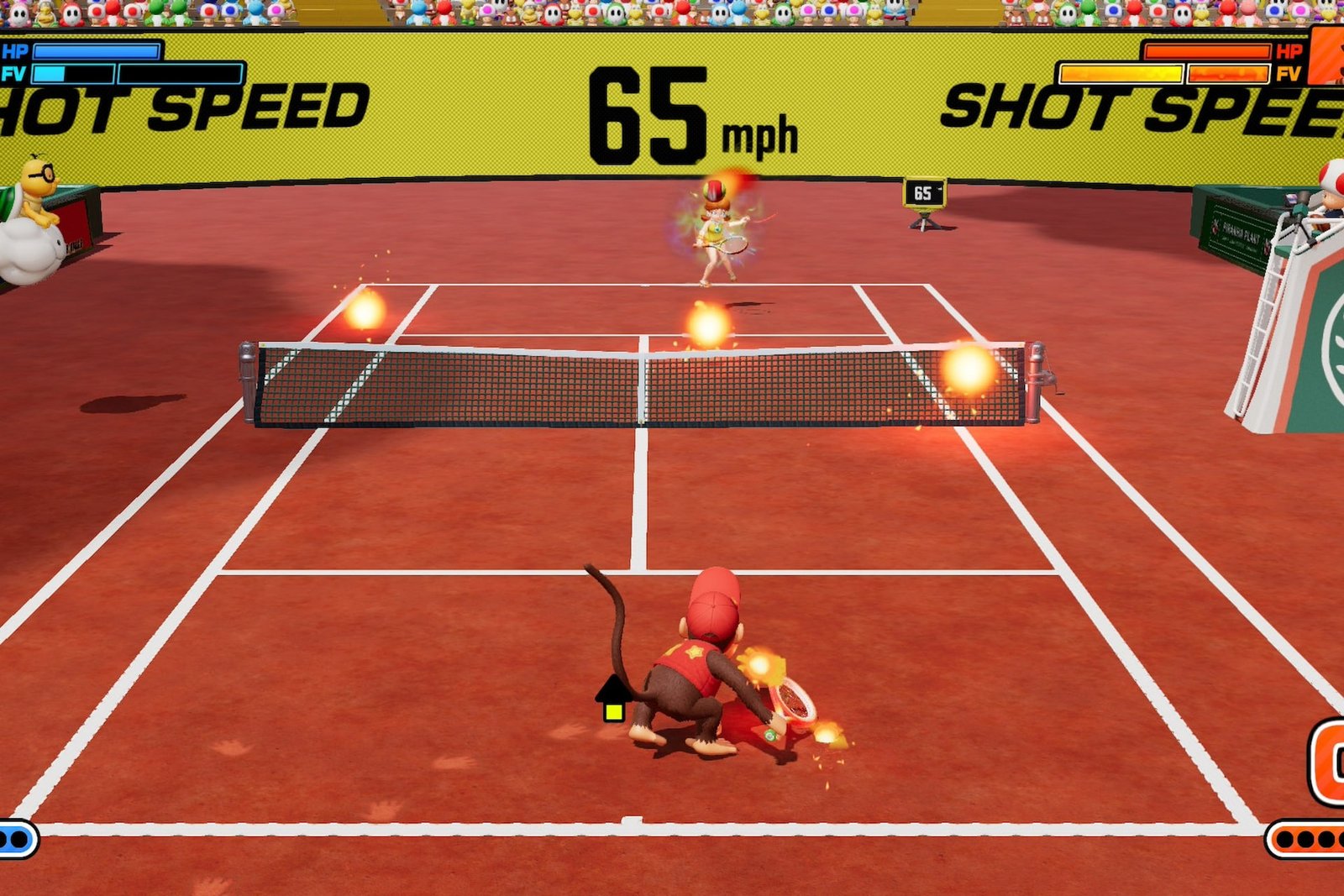Open the courtside speed display showing 65
Image resolution: width=1344 pixels, height=896 pixels.
coord(925,193)
